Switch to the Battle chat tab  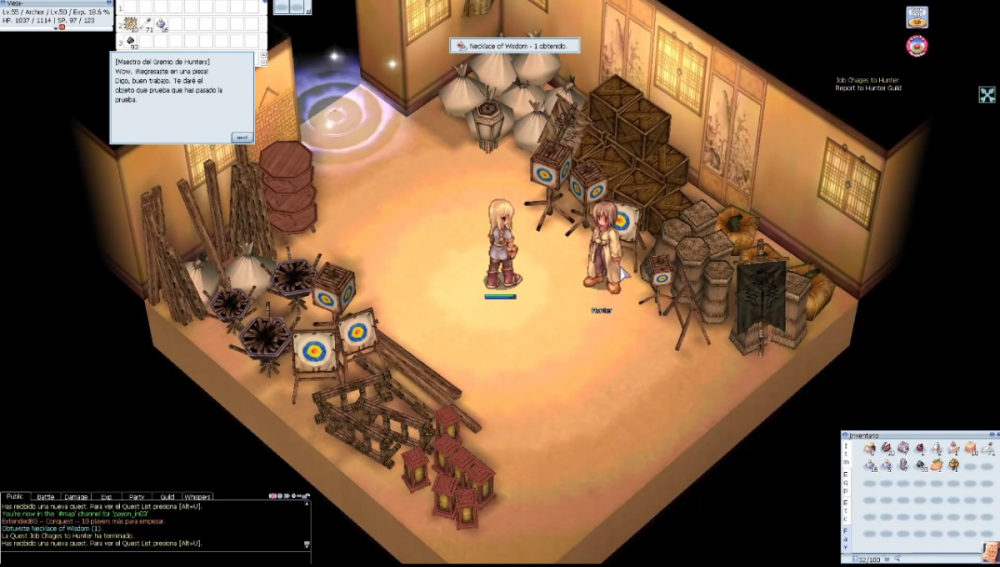(45, 496)
